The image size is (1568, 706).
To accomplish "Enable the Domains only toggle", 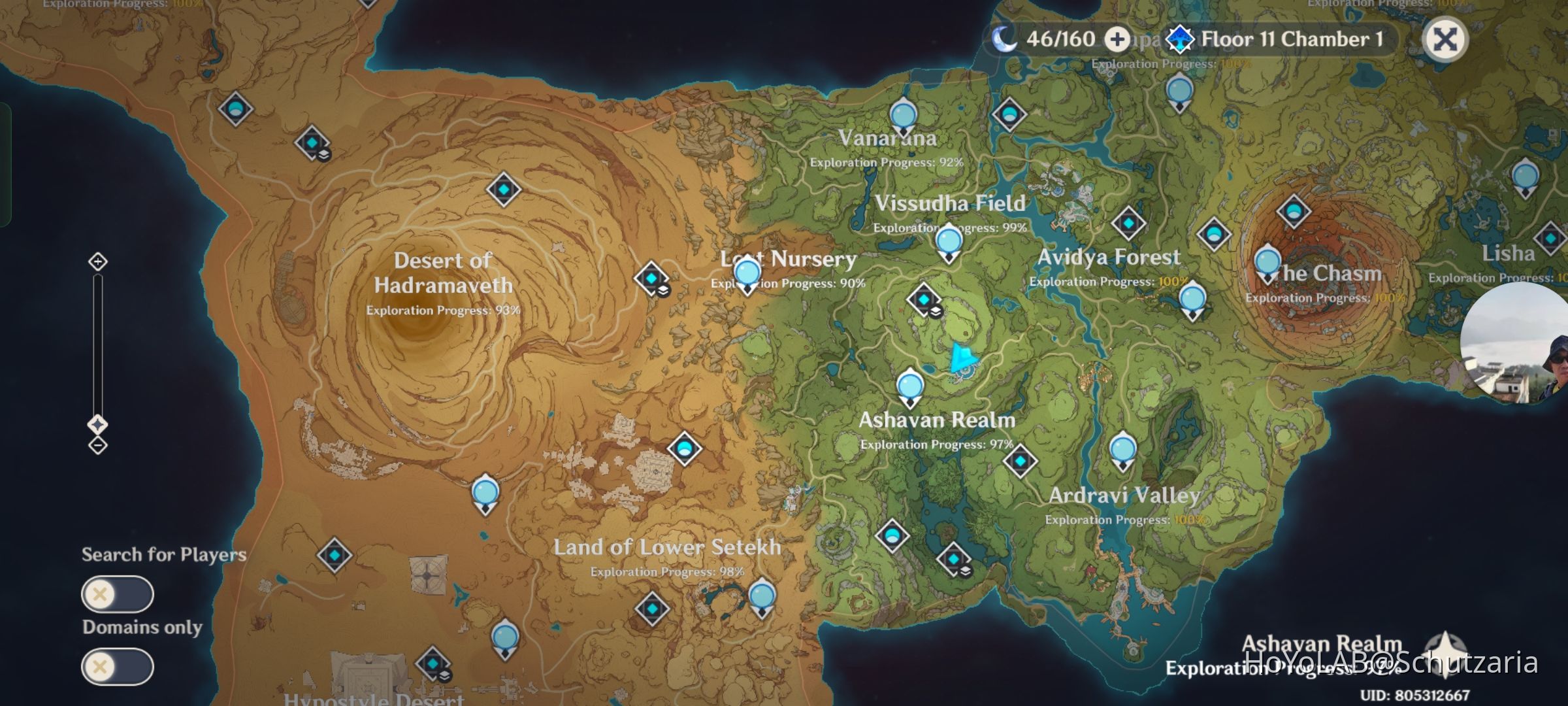I will click(118, 667).
